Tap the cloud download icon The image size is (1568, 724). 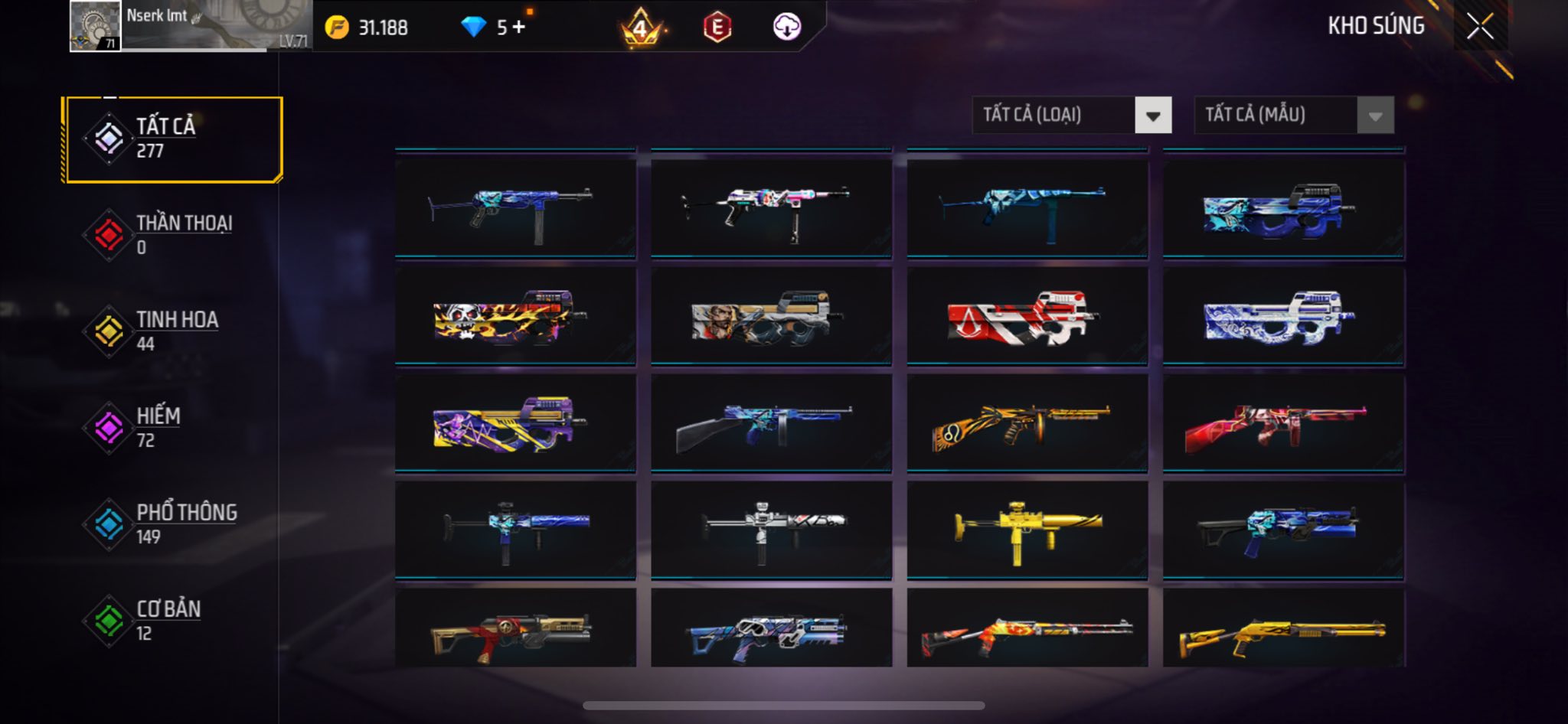[x=786, y=28]
